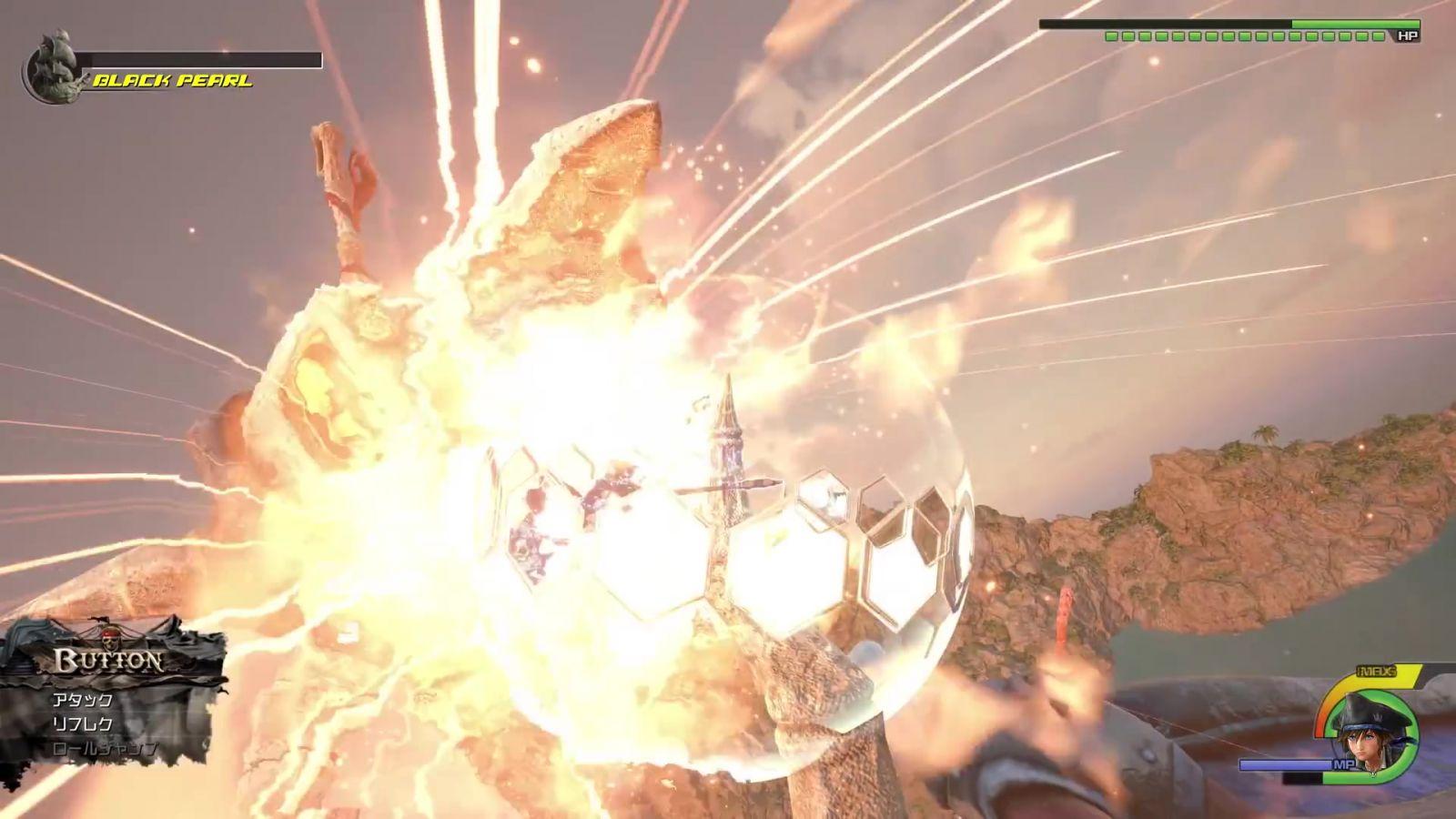Viewport: 1456px width, 819px height.
Task: Select the アタック (Attack) command
Action: pyautogui.click(x=83, y=700)
